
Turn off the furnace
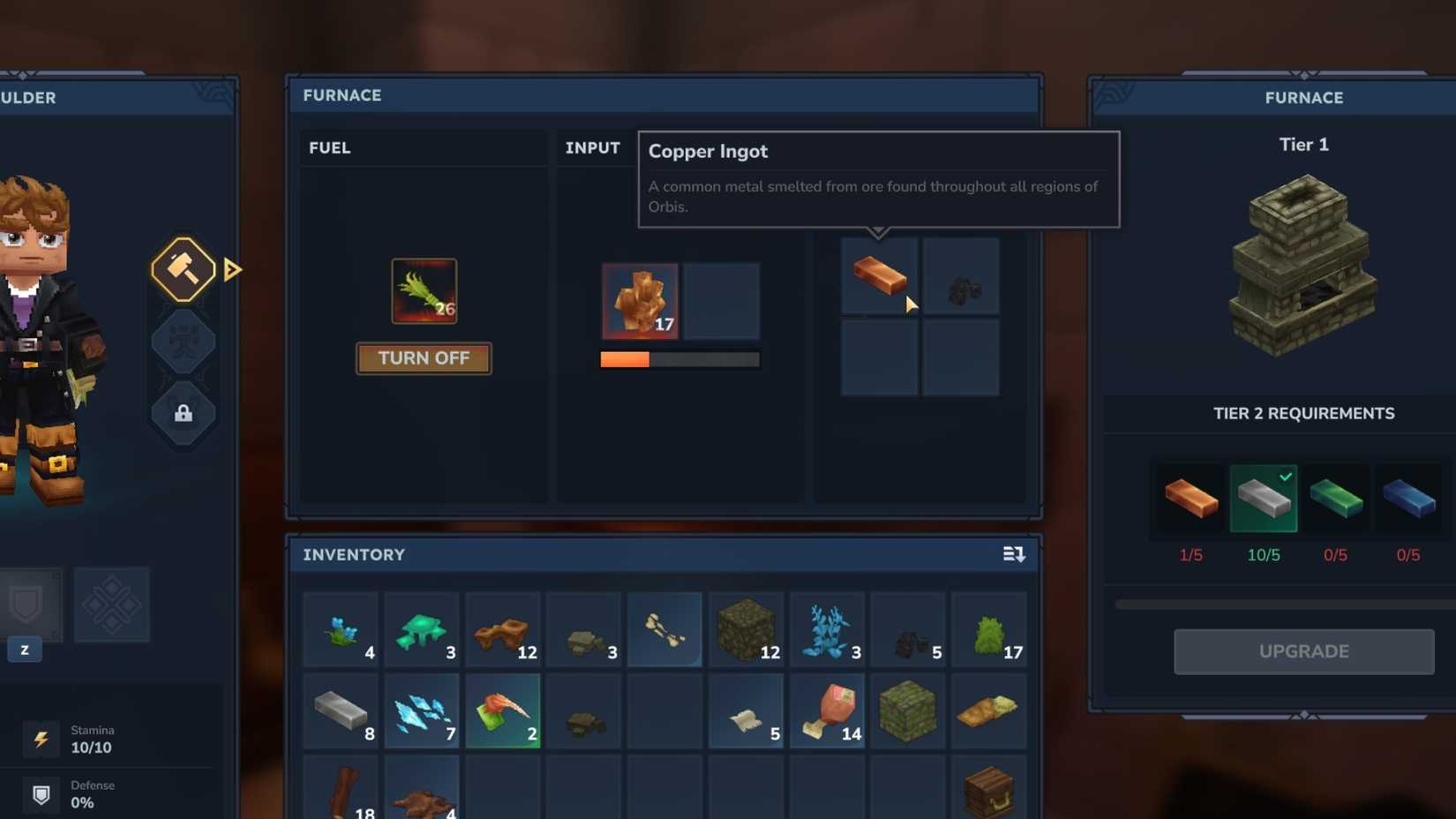tap(424, 358)
